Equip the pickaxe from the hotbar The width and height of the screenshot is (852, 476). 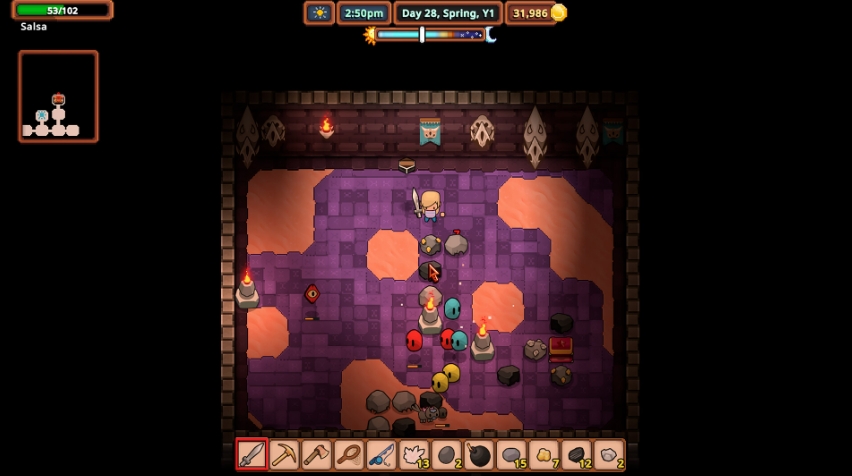(x=284, y=455)
